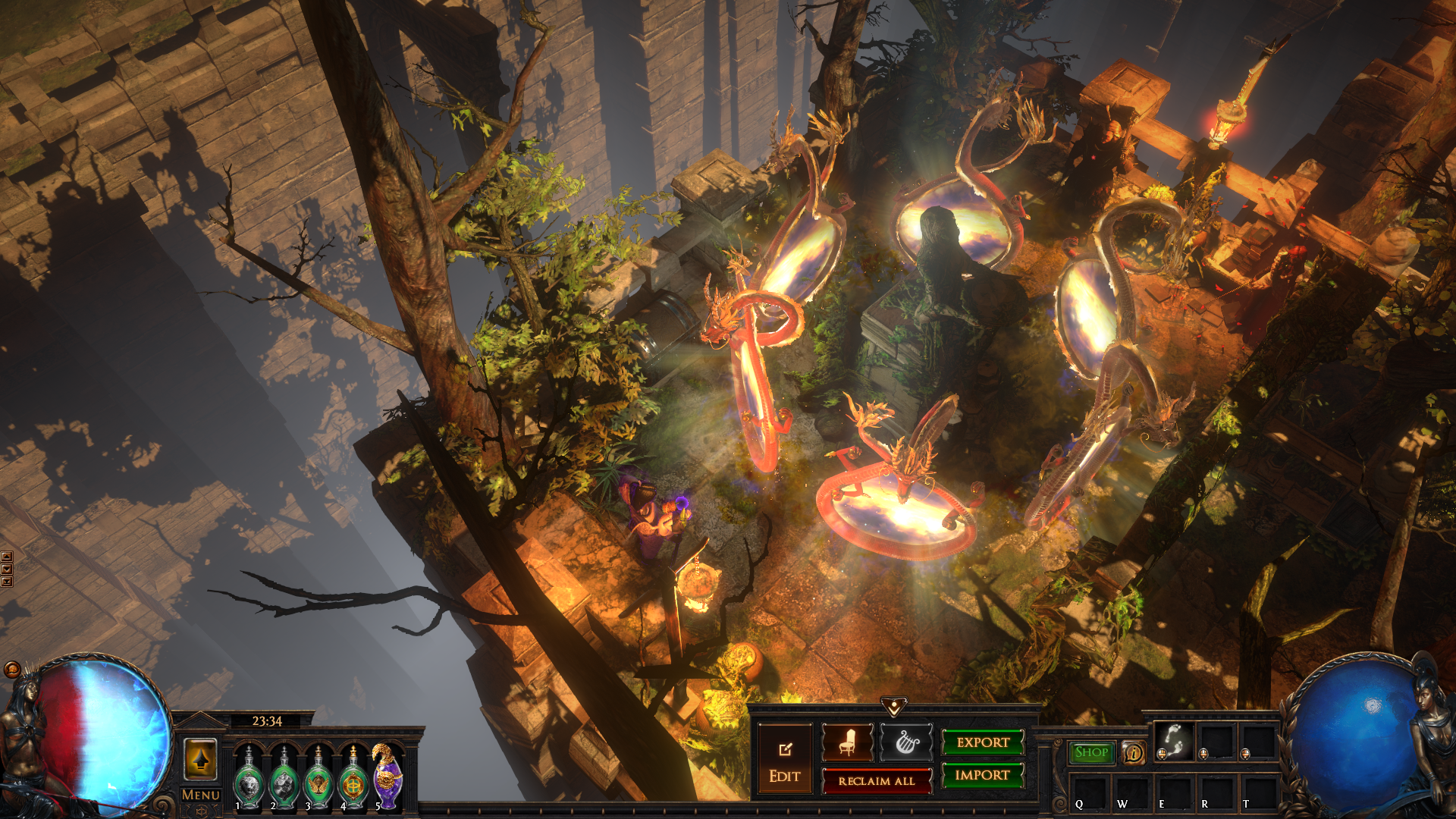Use the flask in slot 2
Image resolution: width=1456 pixels, height=819 pixels.
point(284,778)
